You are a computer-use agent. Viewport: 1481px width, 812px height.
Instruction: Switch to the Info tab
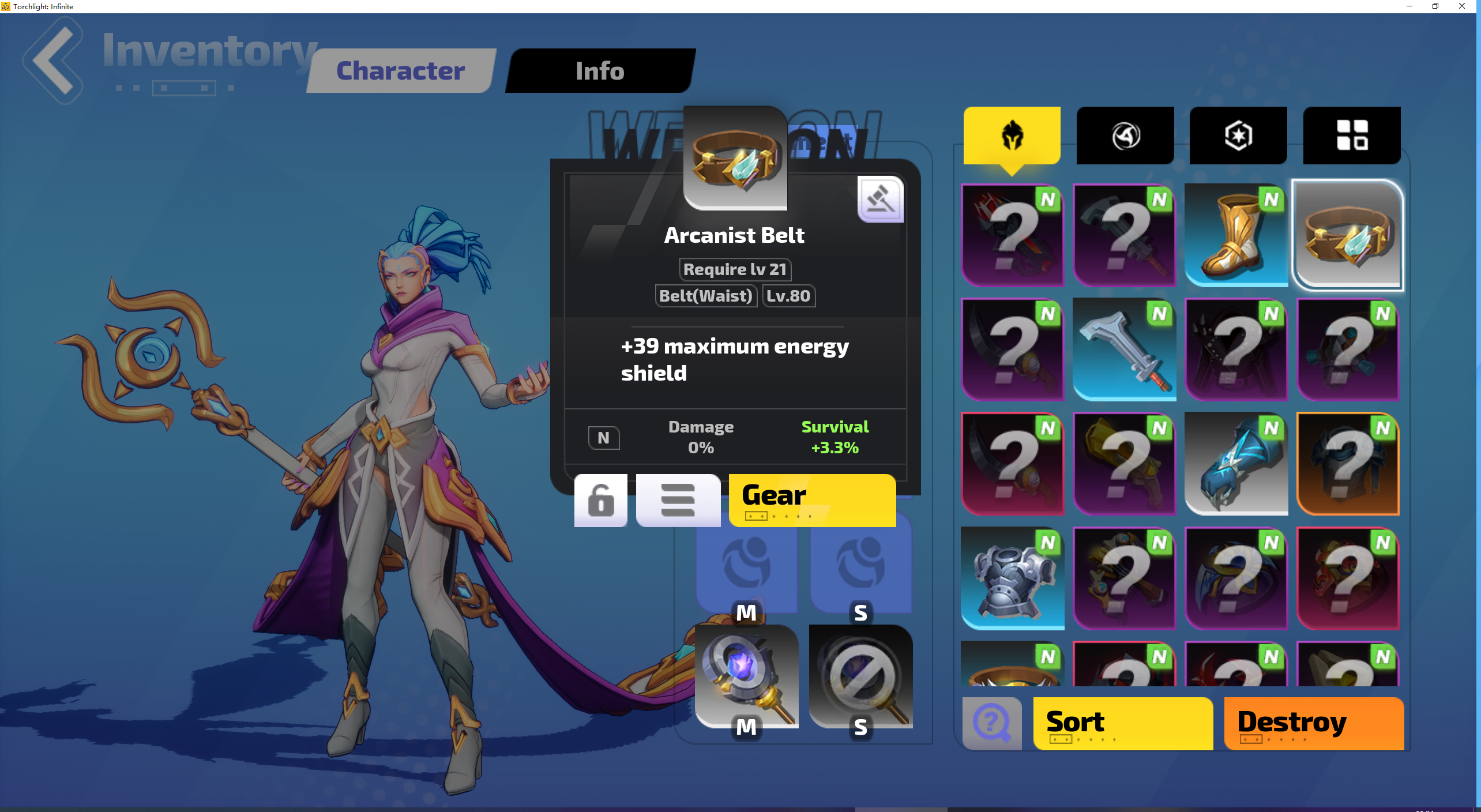(x=599, y=70)
